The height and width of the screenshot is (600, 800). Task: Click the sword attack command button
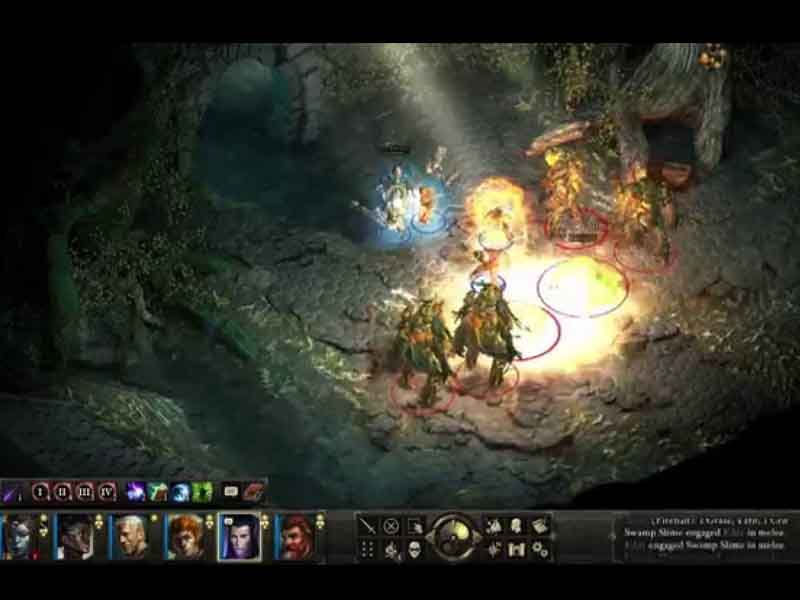(368, 525)
